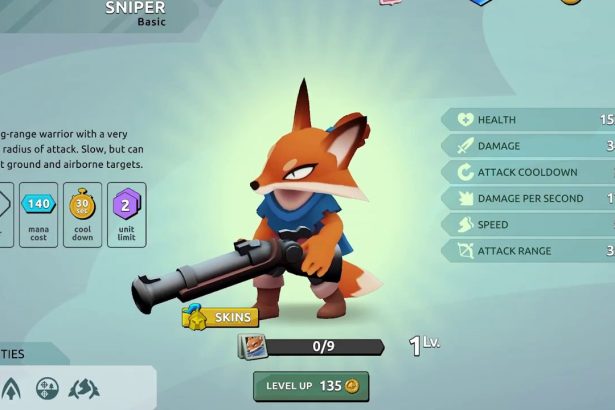Show the Health stat row
The image size is (615, 410).
coord(530,120)
